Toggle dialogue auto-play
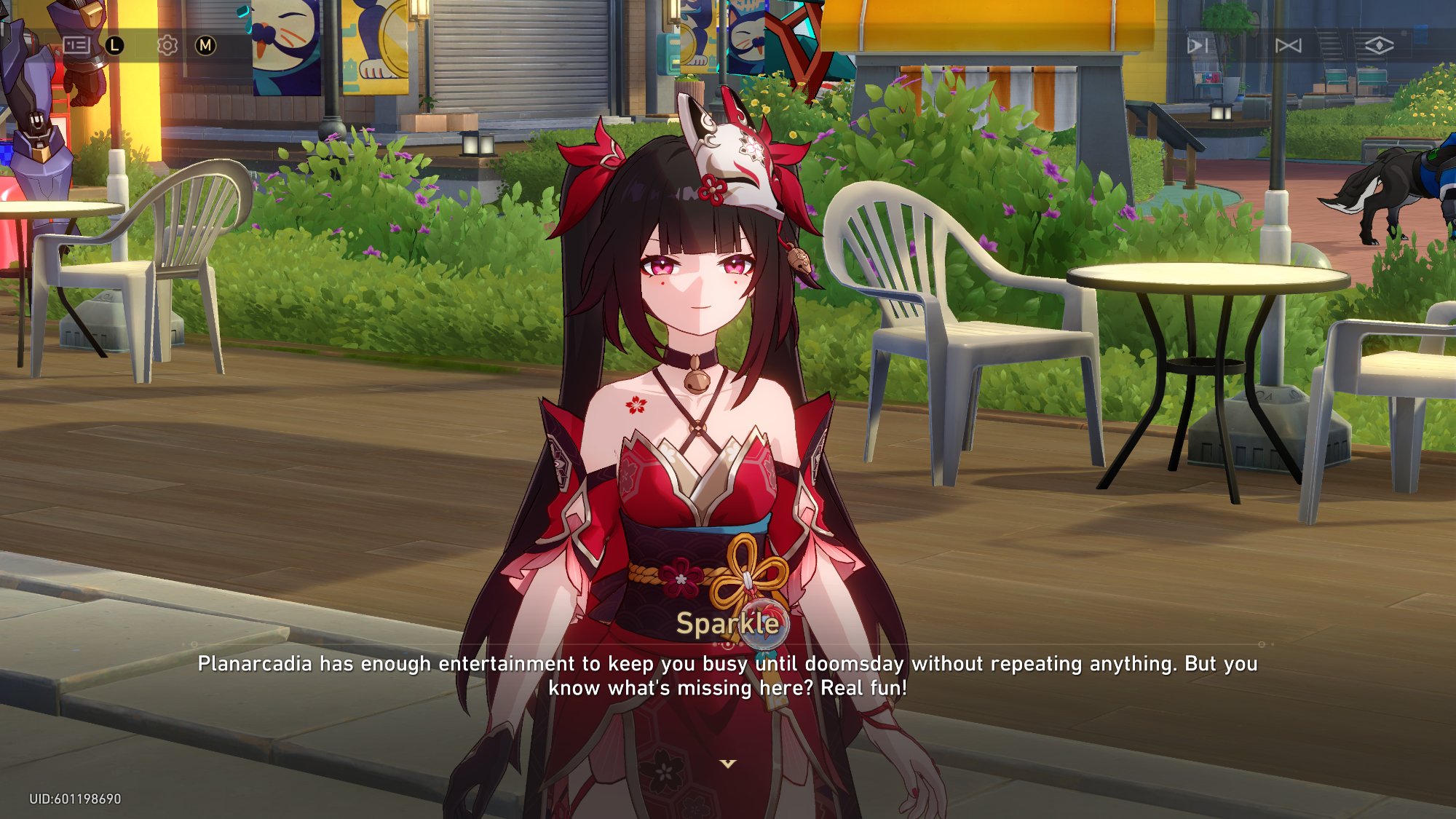 1198,46
